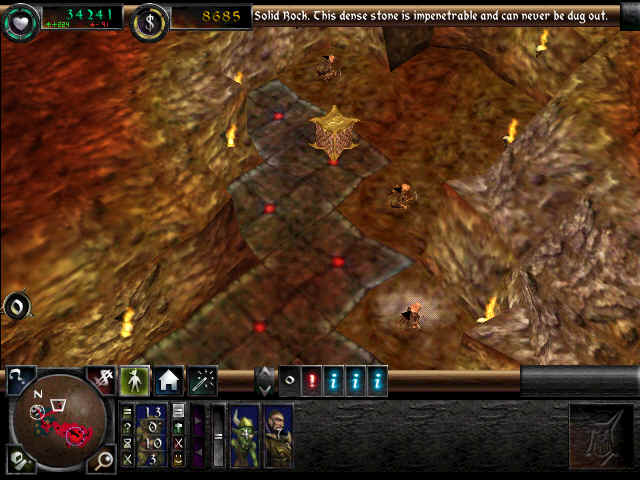The height and width of the screenshot is (480, 640).
Task: Click the circular dungeon minimap
Action: (x=59, y=419)
